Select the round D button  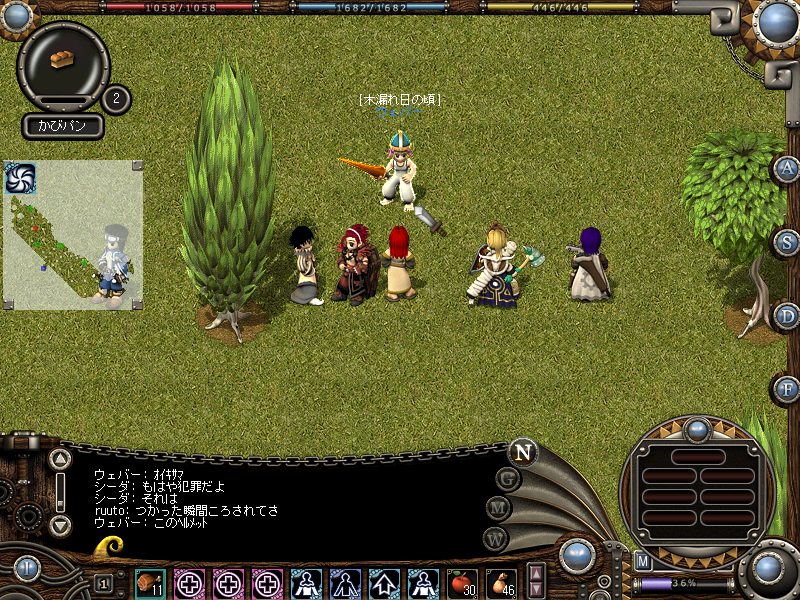786,316
